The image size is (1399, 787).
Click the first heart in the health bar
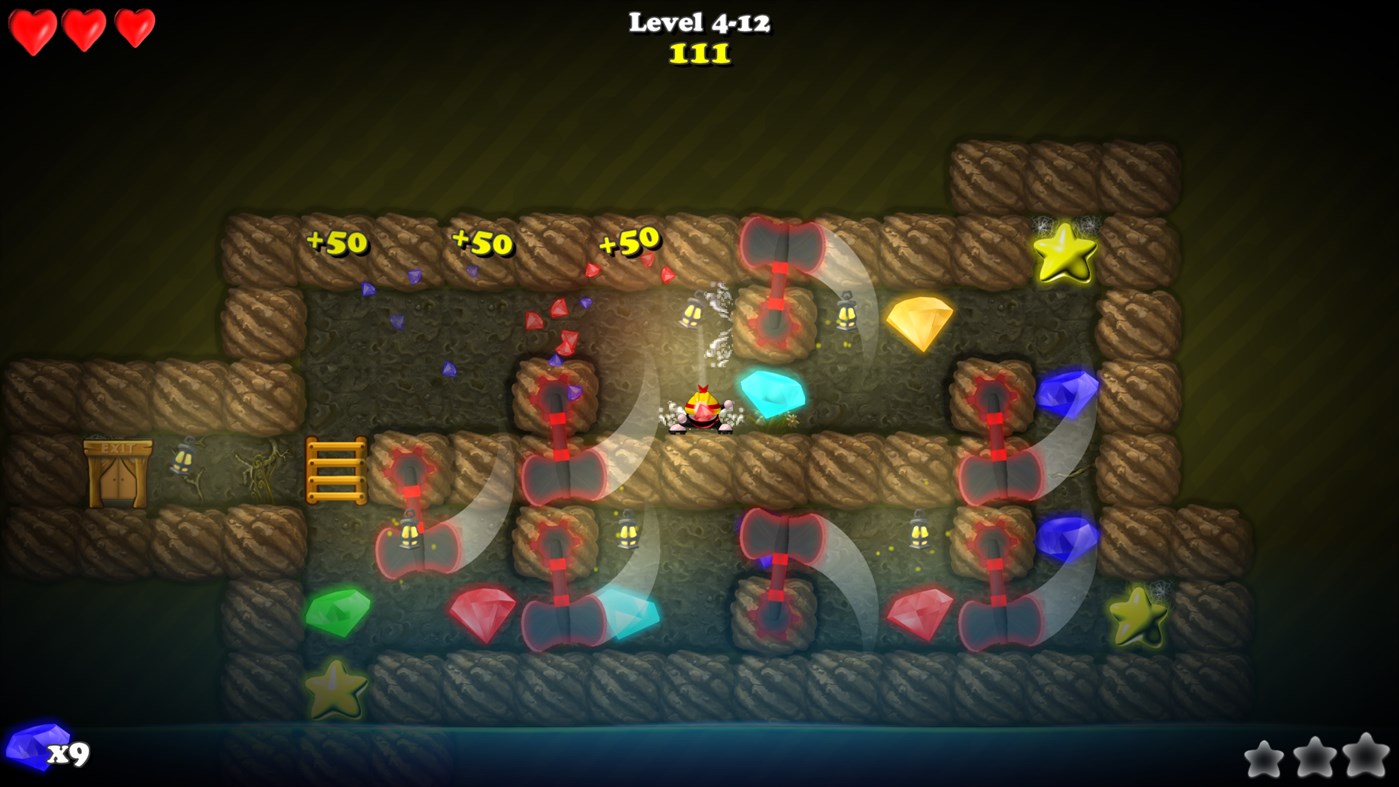point(30,28)
